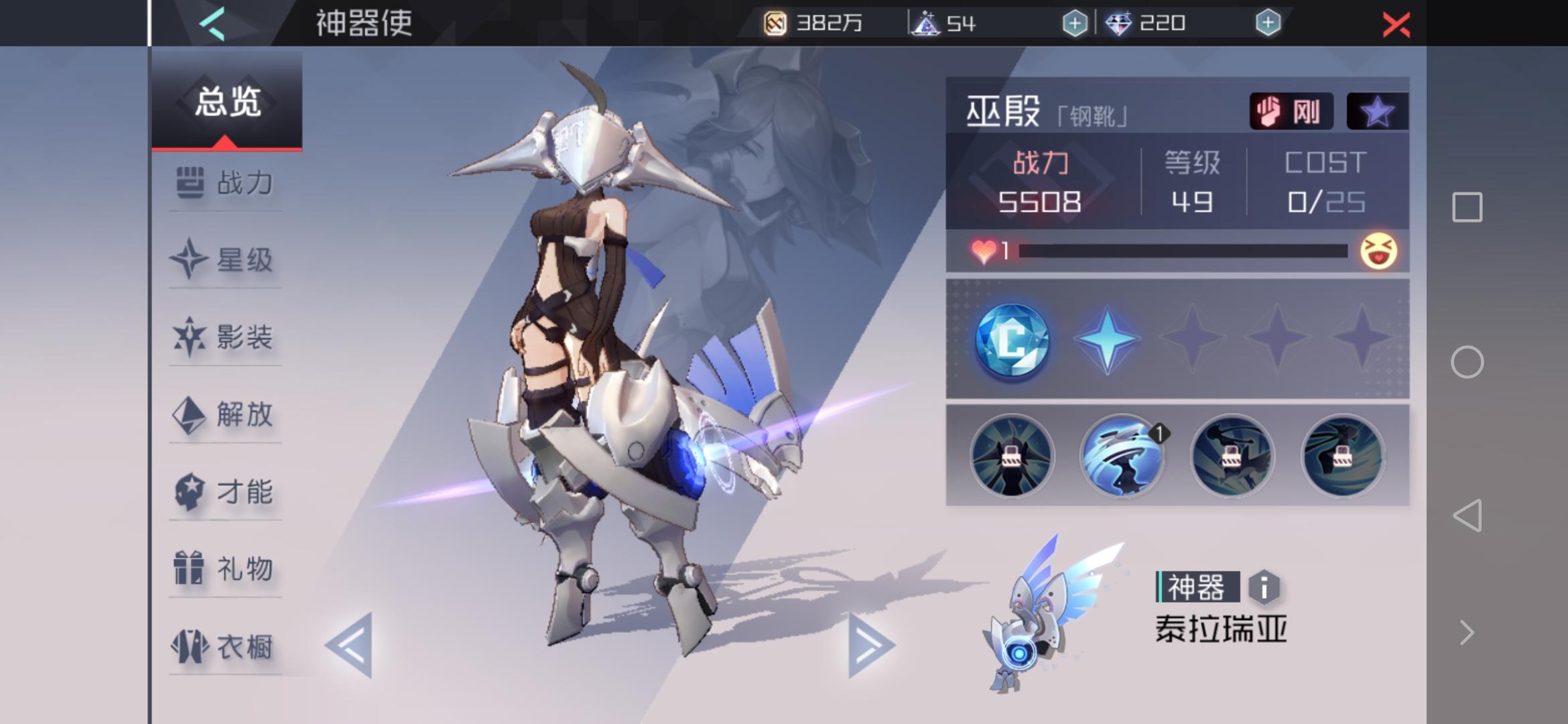Select the 战力 fist icon in the sidebar
The image size is (1568, 724).
point(191,182)
